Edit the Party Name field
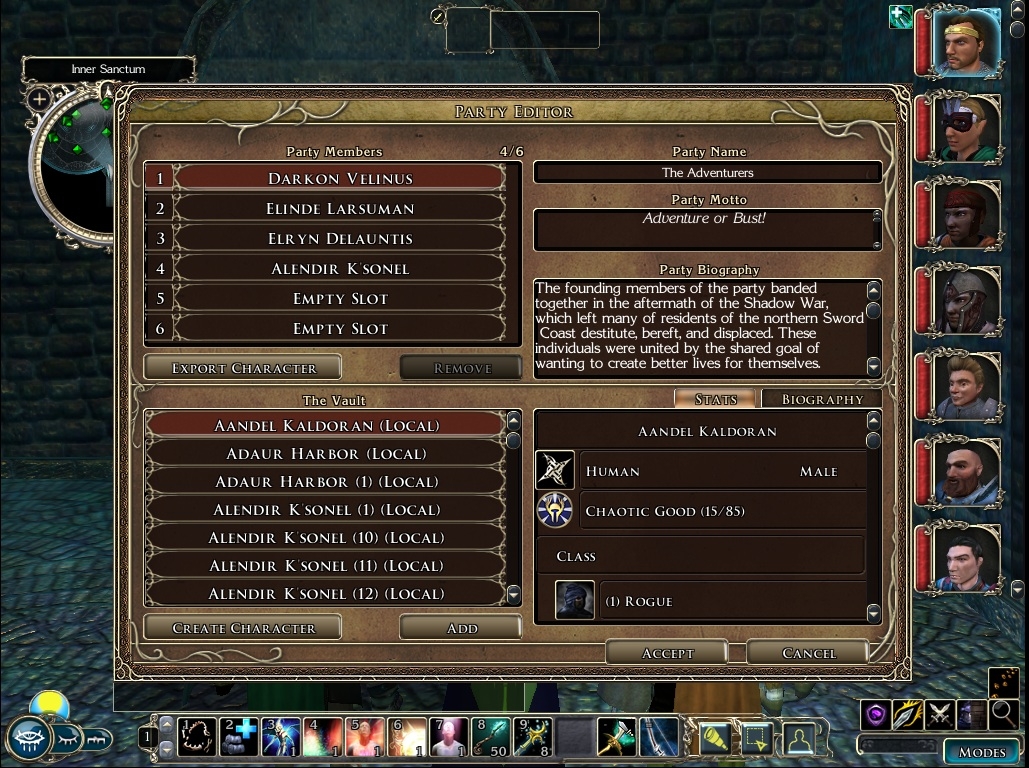This screenshot has height=768, width=1029. tap(708, 173)
